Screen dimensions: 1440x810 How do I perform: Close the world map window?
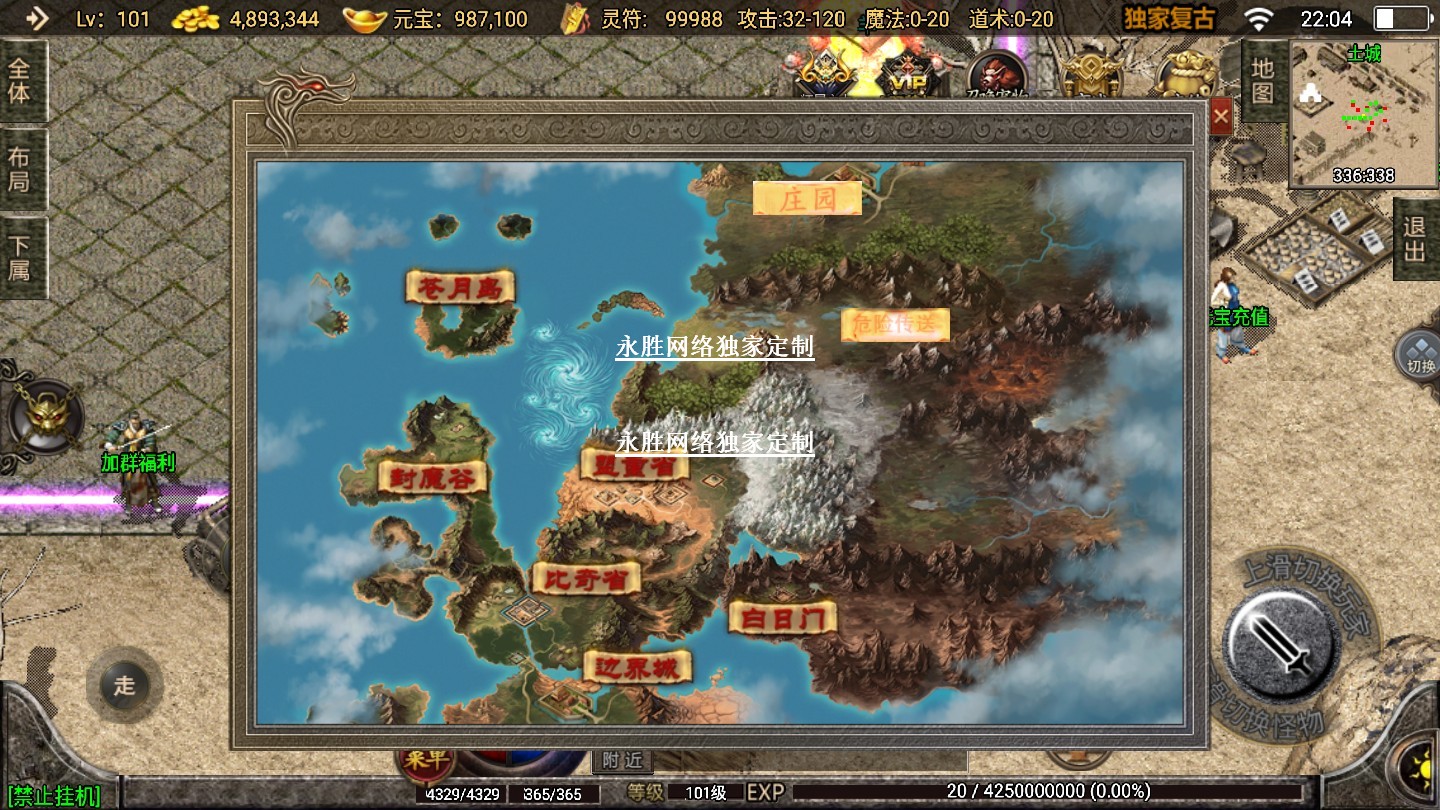[x=1221, y=117]
